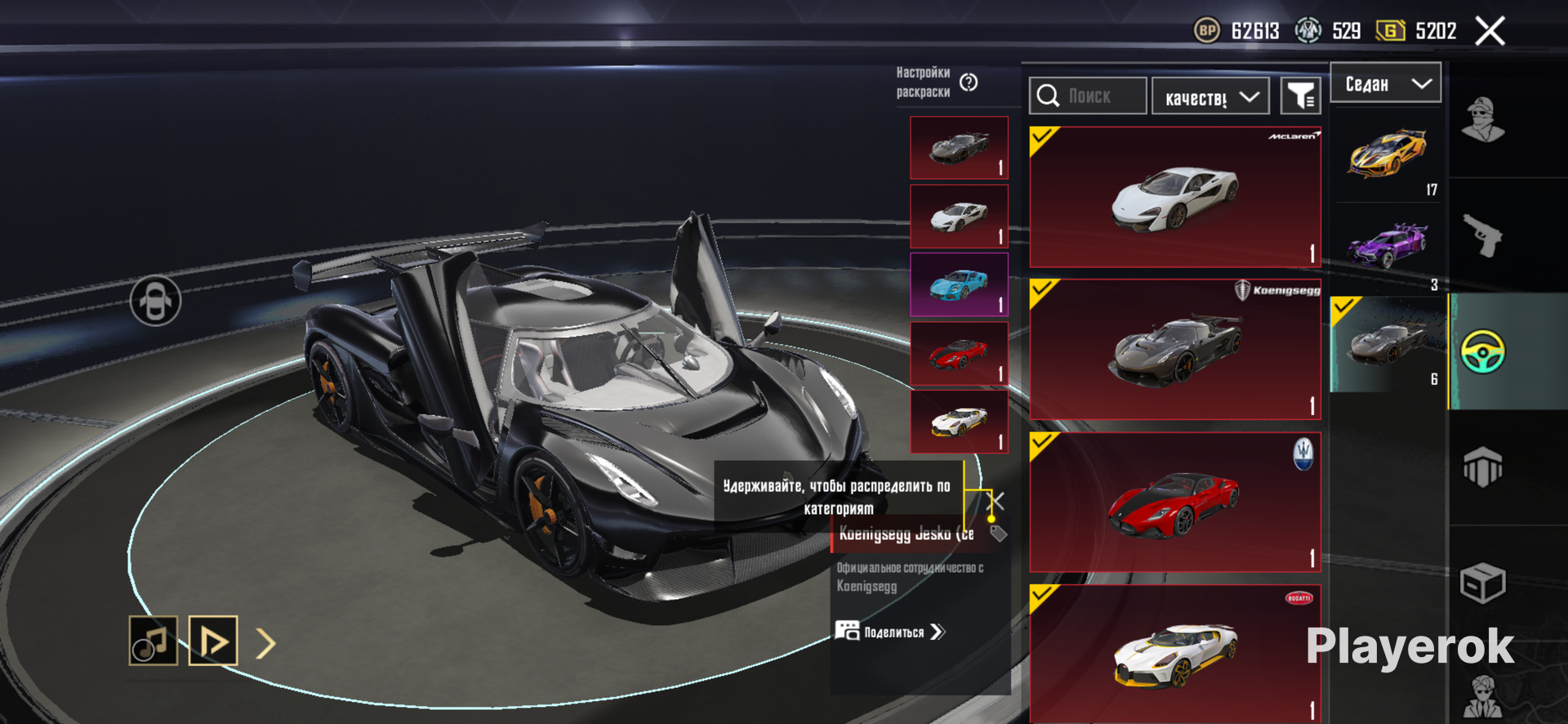This screenshot has height=724, width=1568.
Task: Switch to the vehicles steering wheel tab
Action: pyautogui.click(x=1482, y=351)
